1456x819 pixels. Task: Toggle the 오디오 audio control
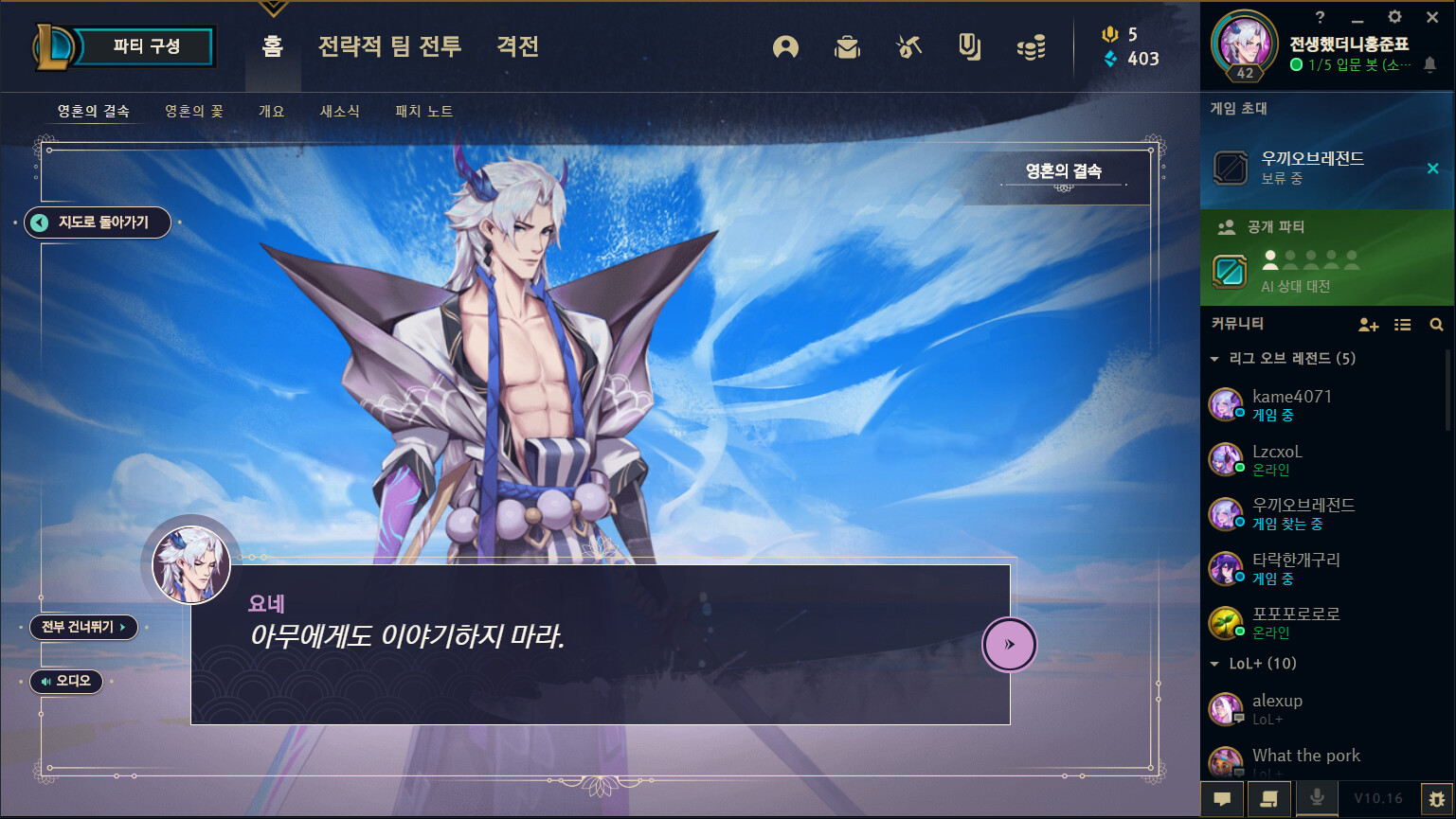tap(65, 682)
